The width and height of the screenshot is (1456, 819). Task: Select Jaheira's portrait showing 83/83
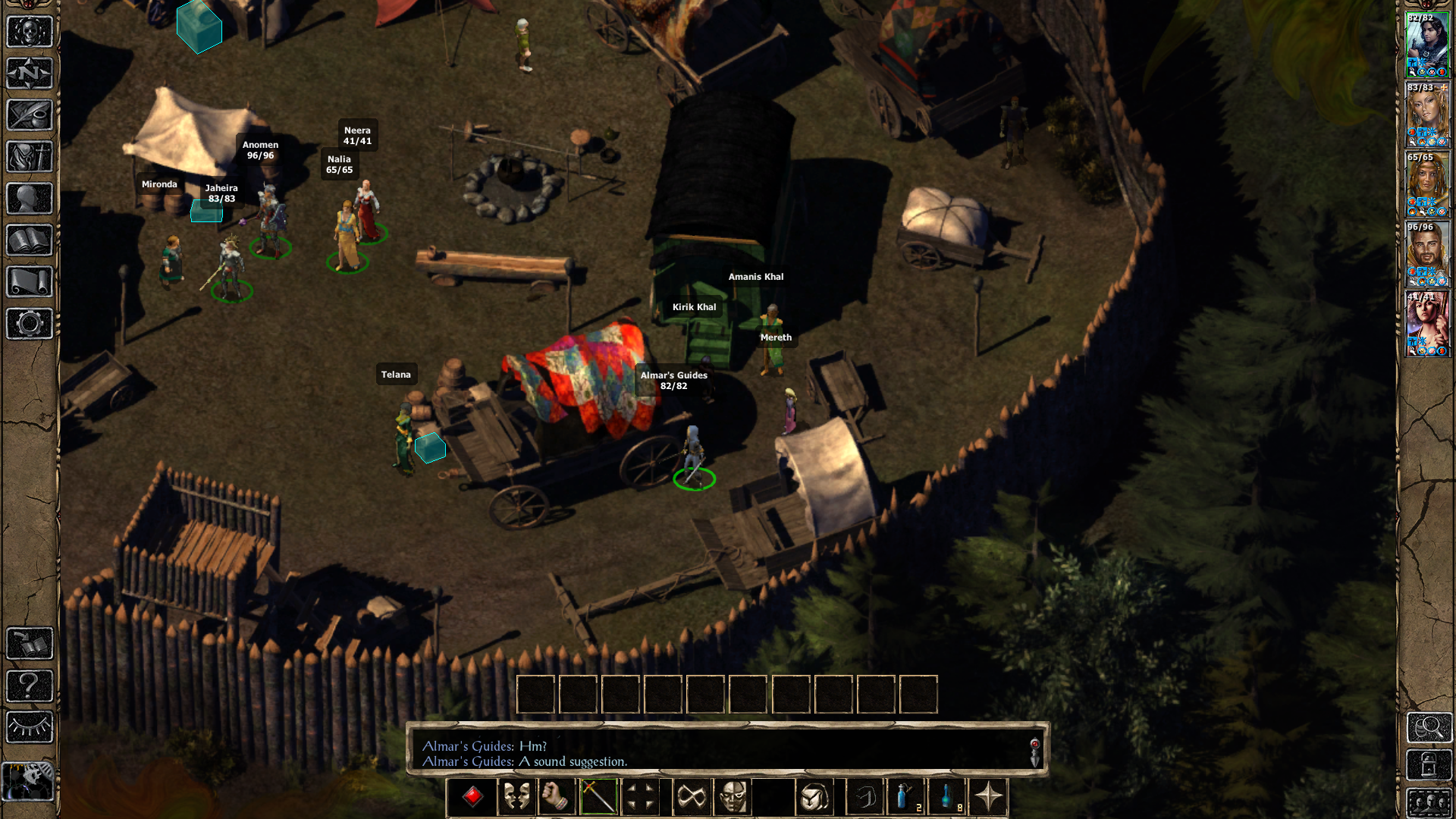[x=1427, y=115]
